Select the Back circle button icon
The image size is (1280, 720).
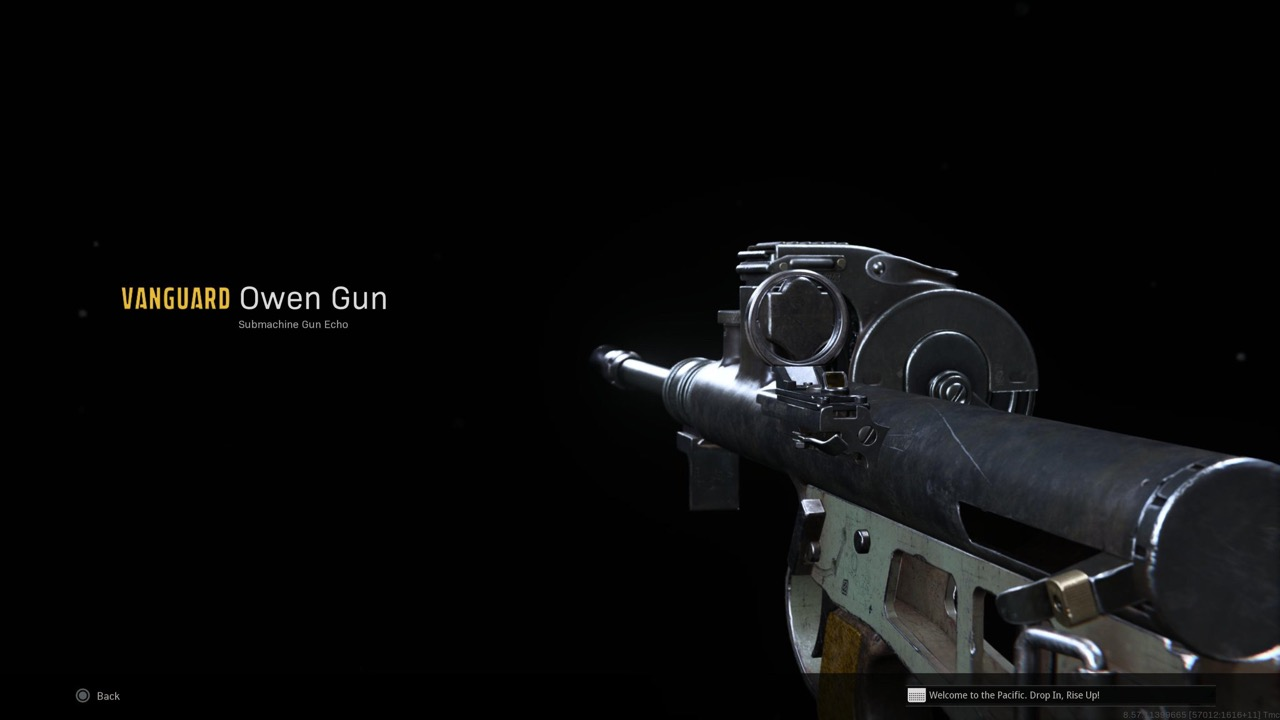(x=82, y=695)
